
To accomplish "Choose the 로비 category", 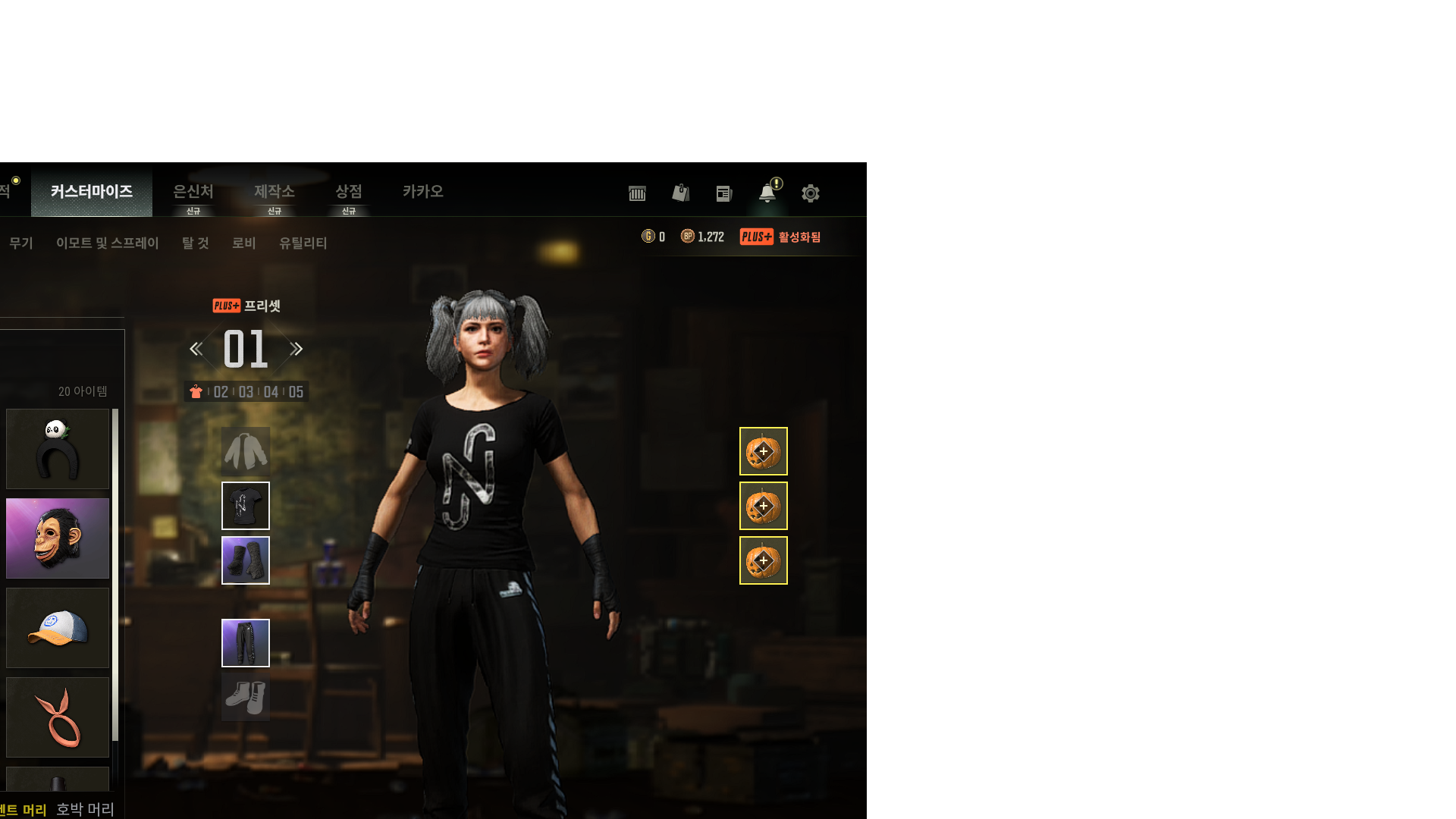I will coord(244,243).
